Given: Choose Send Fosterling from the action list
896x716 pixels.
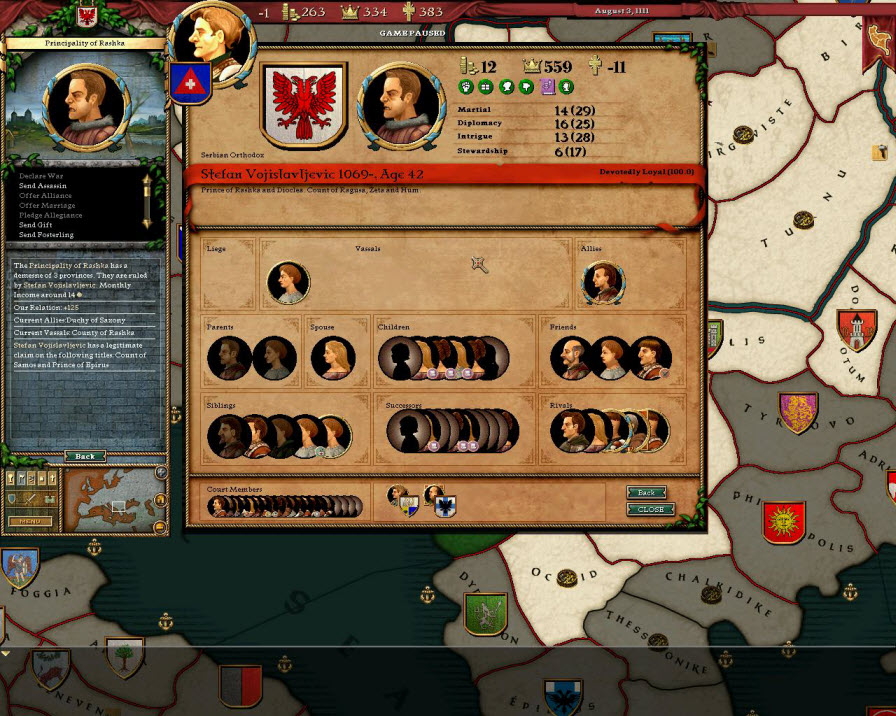Looking at the screenshot, I should coord(46,235).
